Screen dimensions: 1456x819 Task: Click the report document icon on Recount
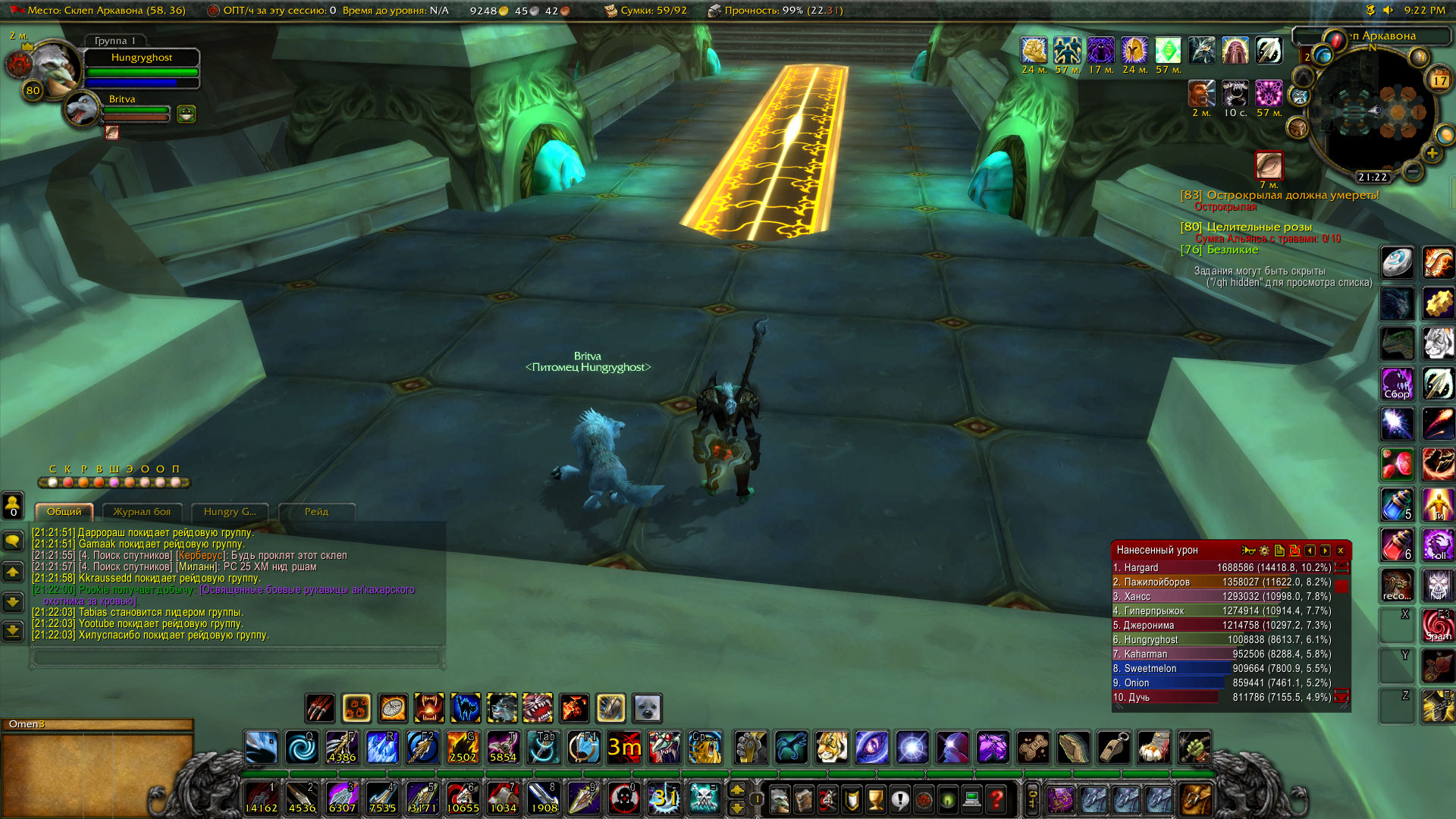click(x=1279, y=551)
